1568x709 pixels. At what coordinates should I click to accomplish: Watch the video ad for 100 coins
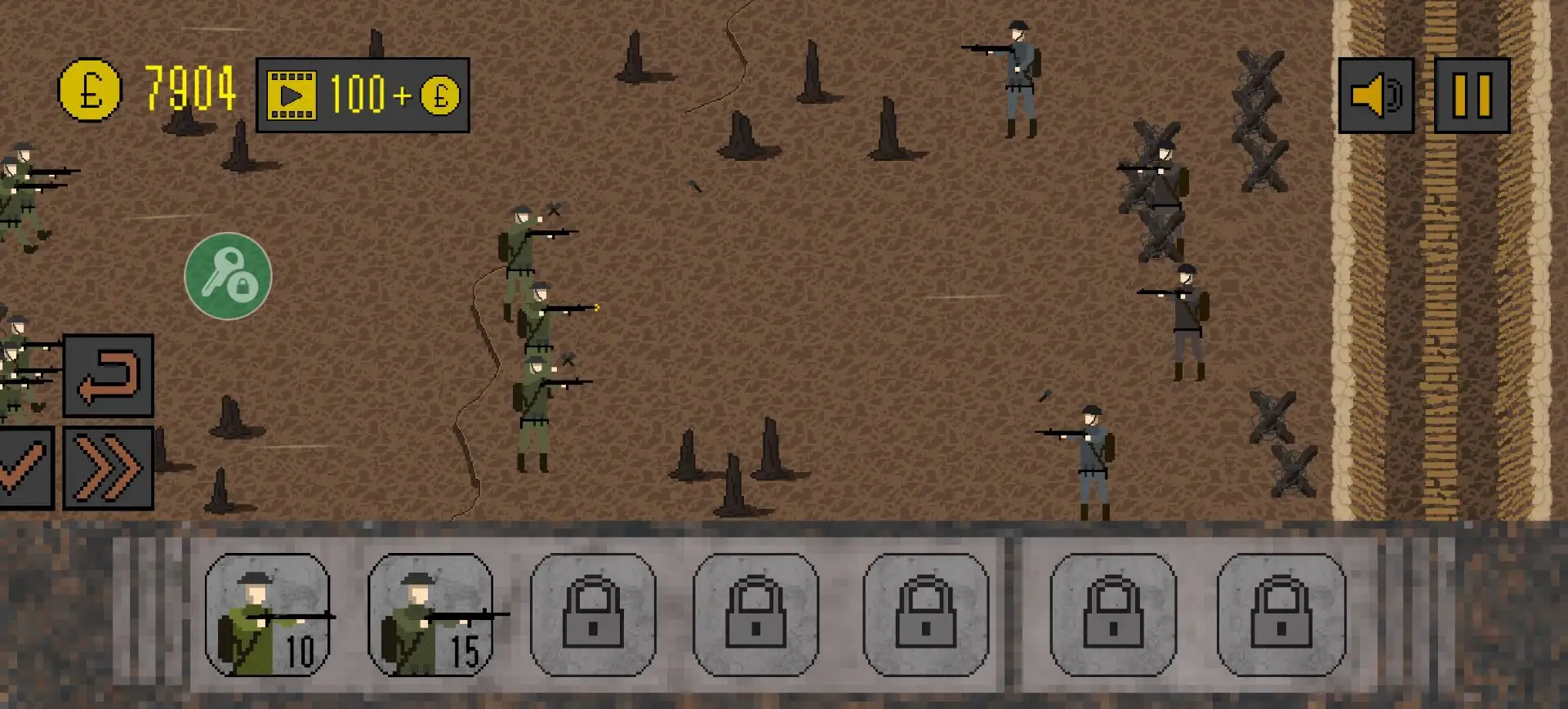click(x=362, y=95)
